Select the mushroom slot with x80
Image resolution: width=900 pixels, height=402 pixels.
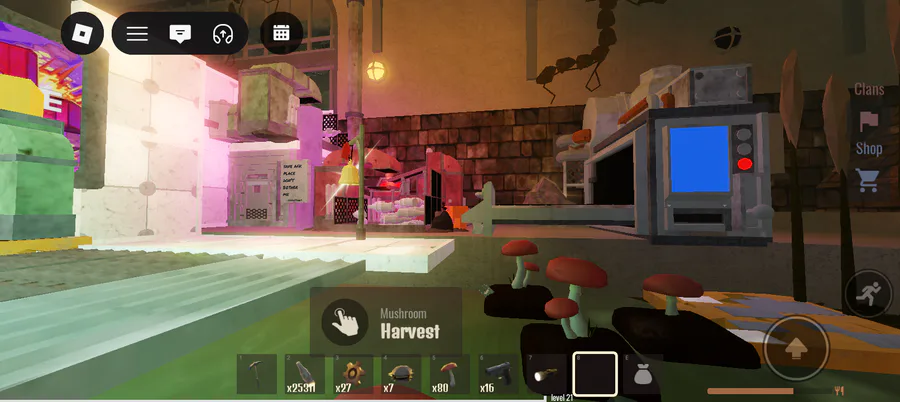(450, 374)
